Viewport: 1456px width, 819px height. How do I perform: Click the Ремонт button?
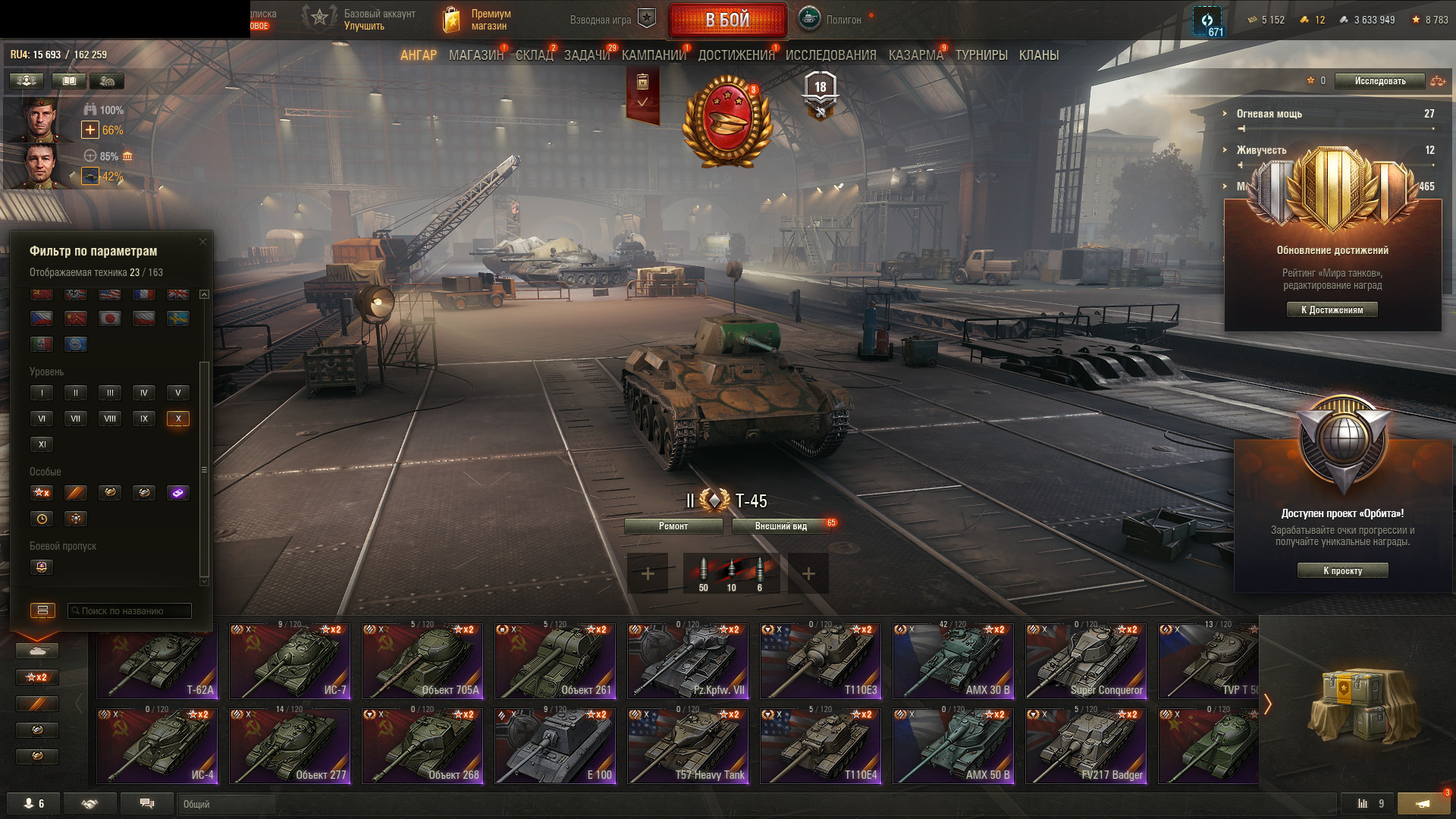click(x=673, y=526)
